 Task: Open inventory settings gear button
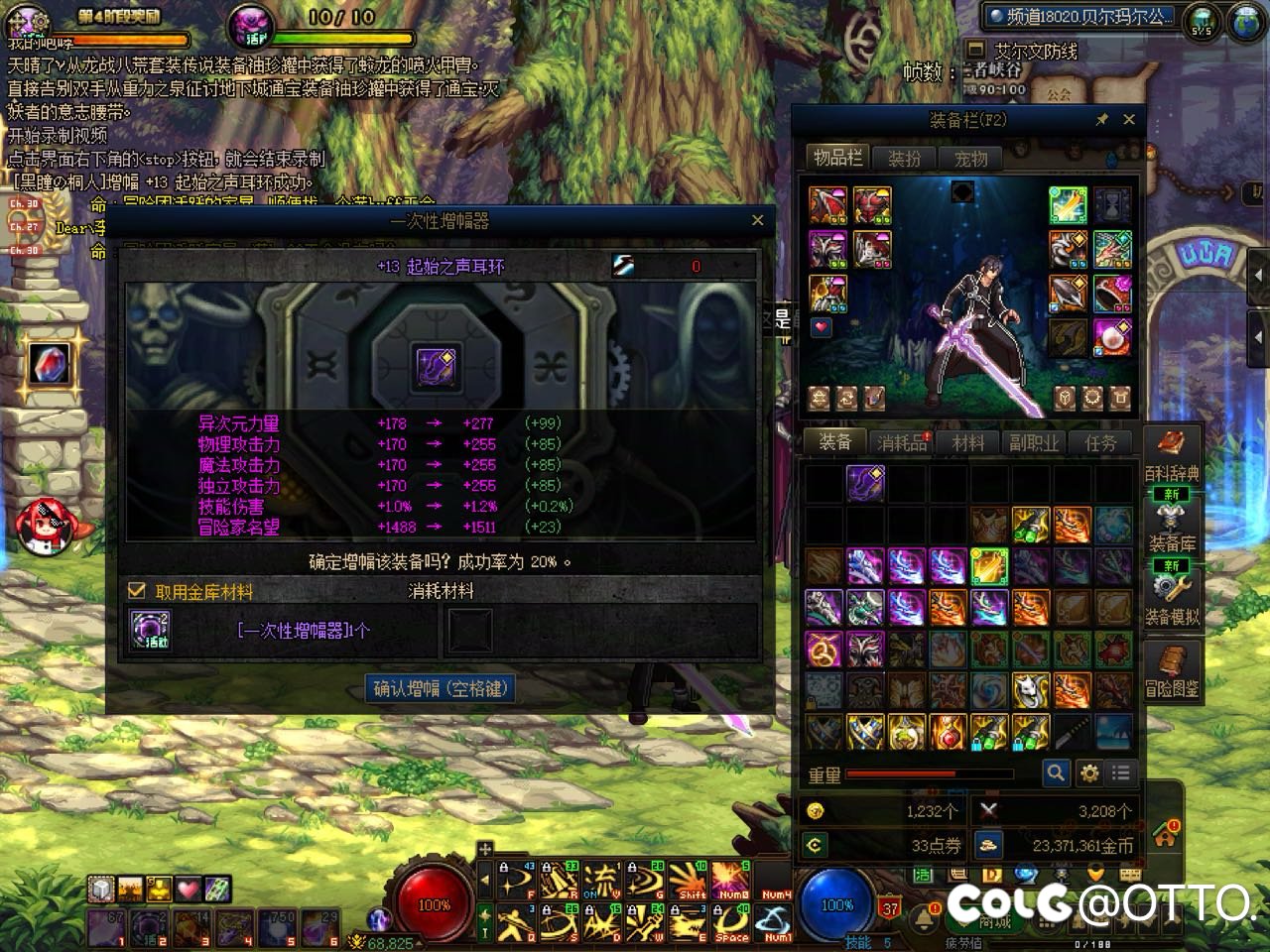[1089, 773]
